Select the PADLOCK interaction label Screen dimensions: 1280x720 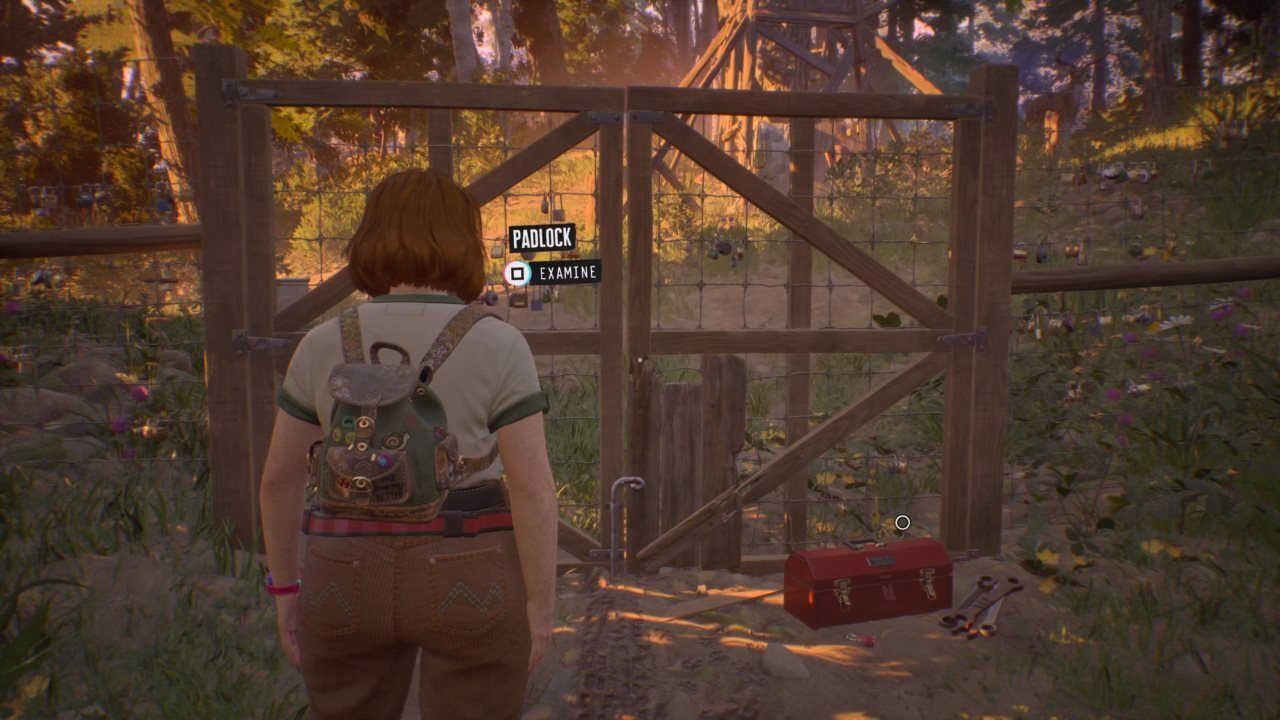[542, 238]
